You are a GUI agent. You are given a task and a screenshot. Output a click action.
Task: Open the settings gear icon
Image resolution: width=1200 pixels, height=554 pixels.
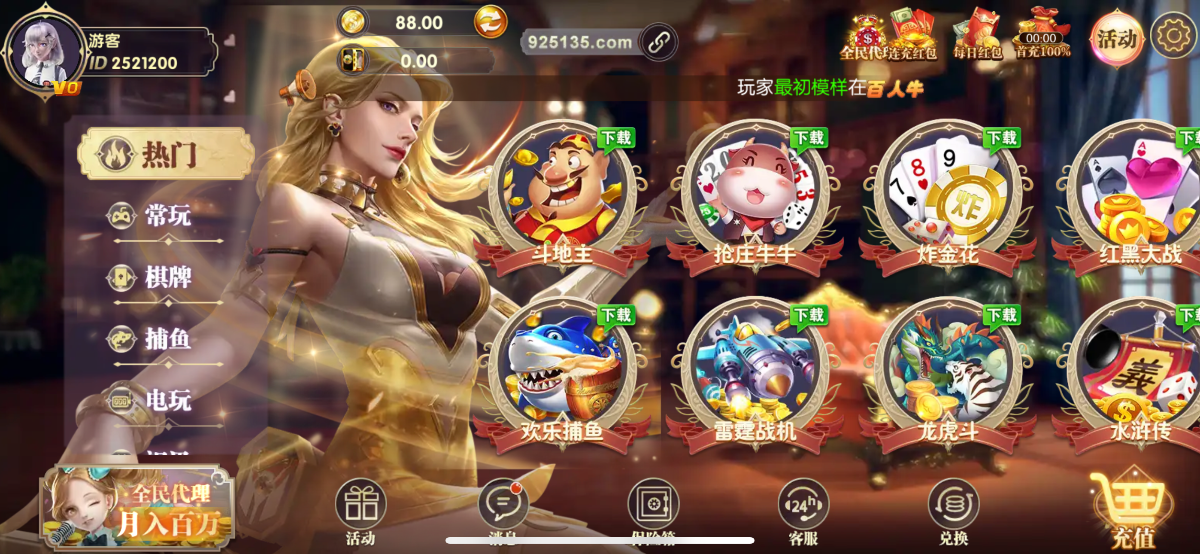pos(1173,37)
